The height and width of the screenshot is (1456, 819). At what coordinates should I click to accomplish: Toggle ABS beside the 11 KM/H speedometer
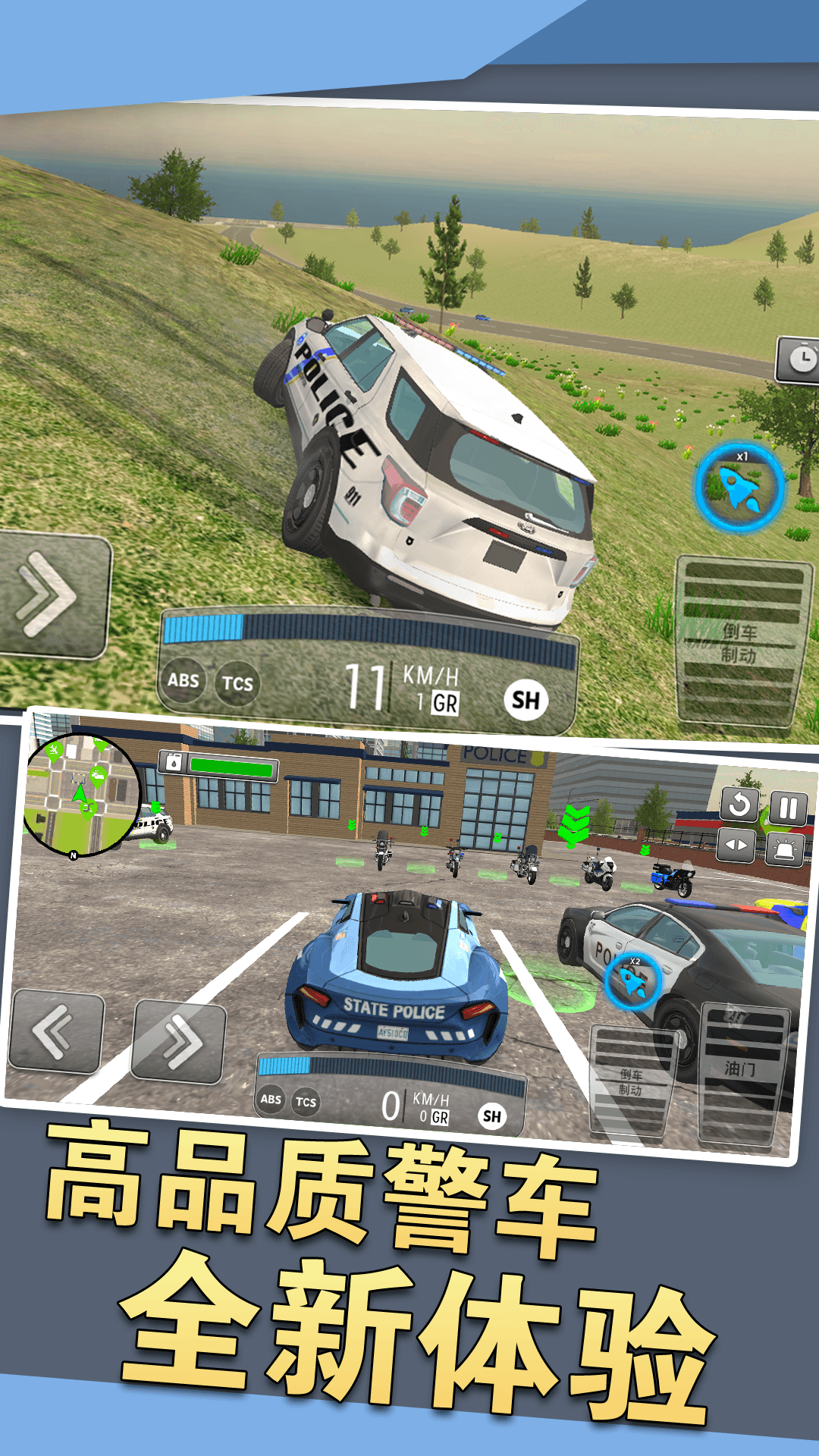tap(184, 680)
